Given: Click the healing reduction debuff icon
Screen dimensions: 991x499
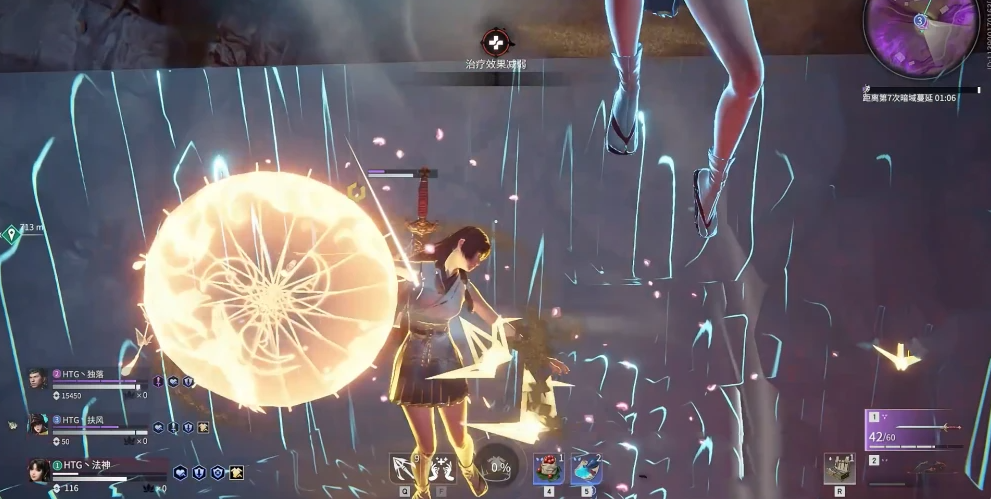Looking at the screenshot, I should (495, 43).
